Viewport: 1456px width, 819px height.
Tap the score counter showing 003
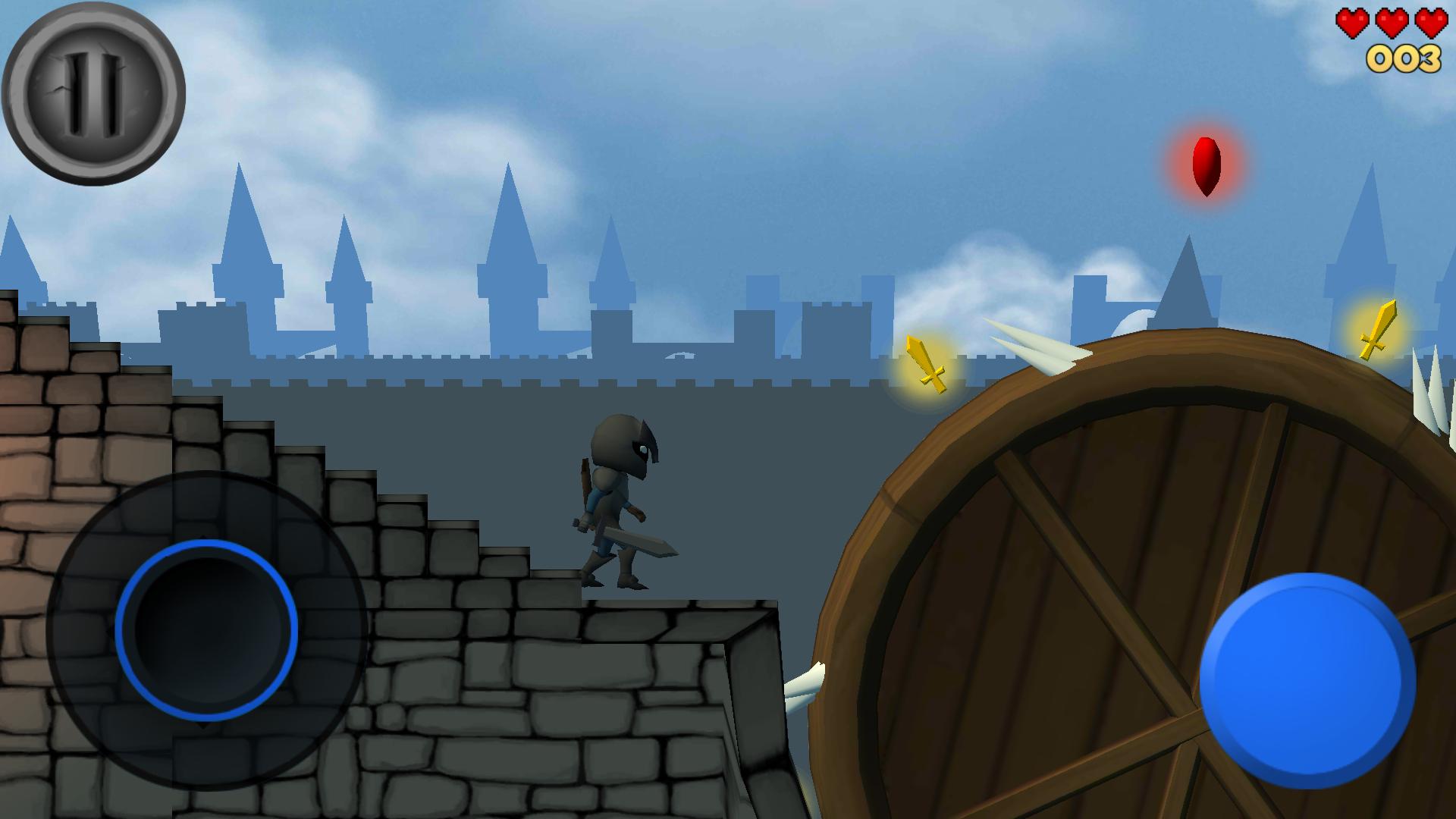[x=1404, y=57]
